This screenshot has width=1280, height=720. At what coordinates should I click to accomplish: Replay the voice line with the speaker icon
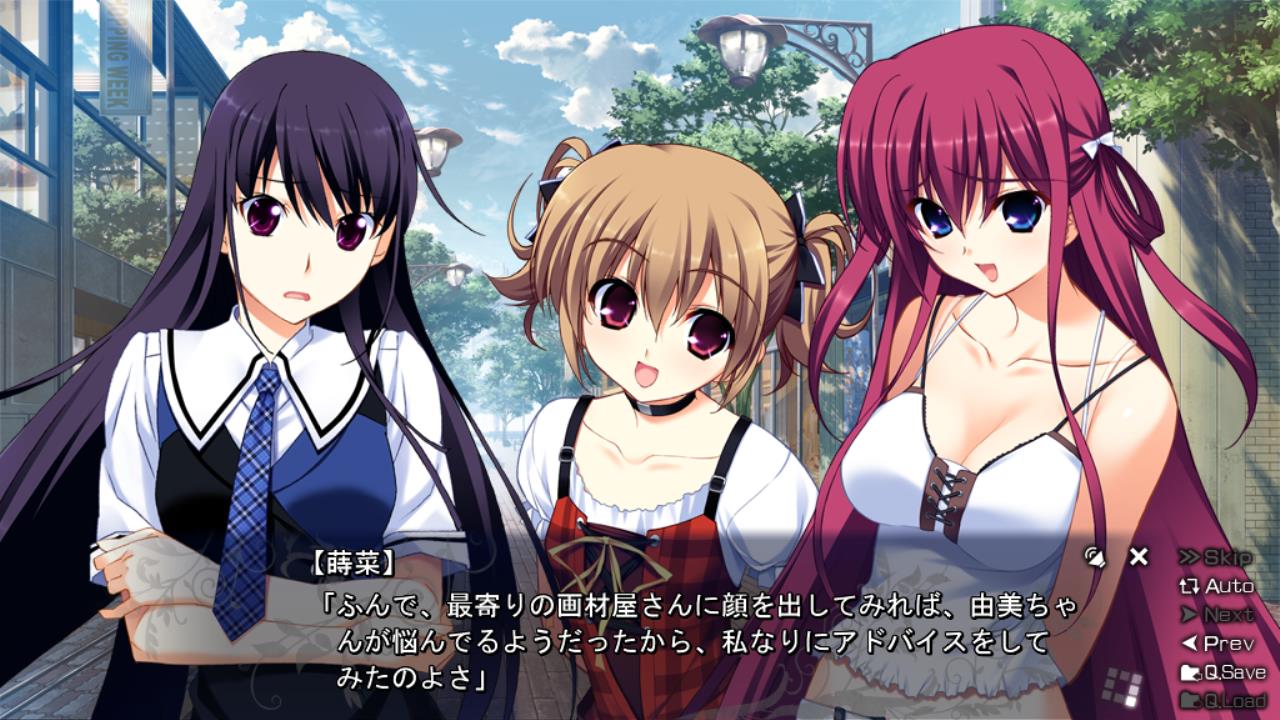1096,557
